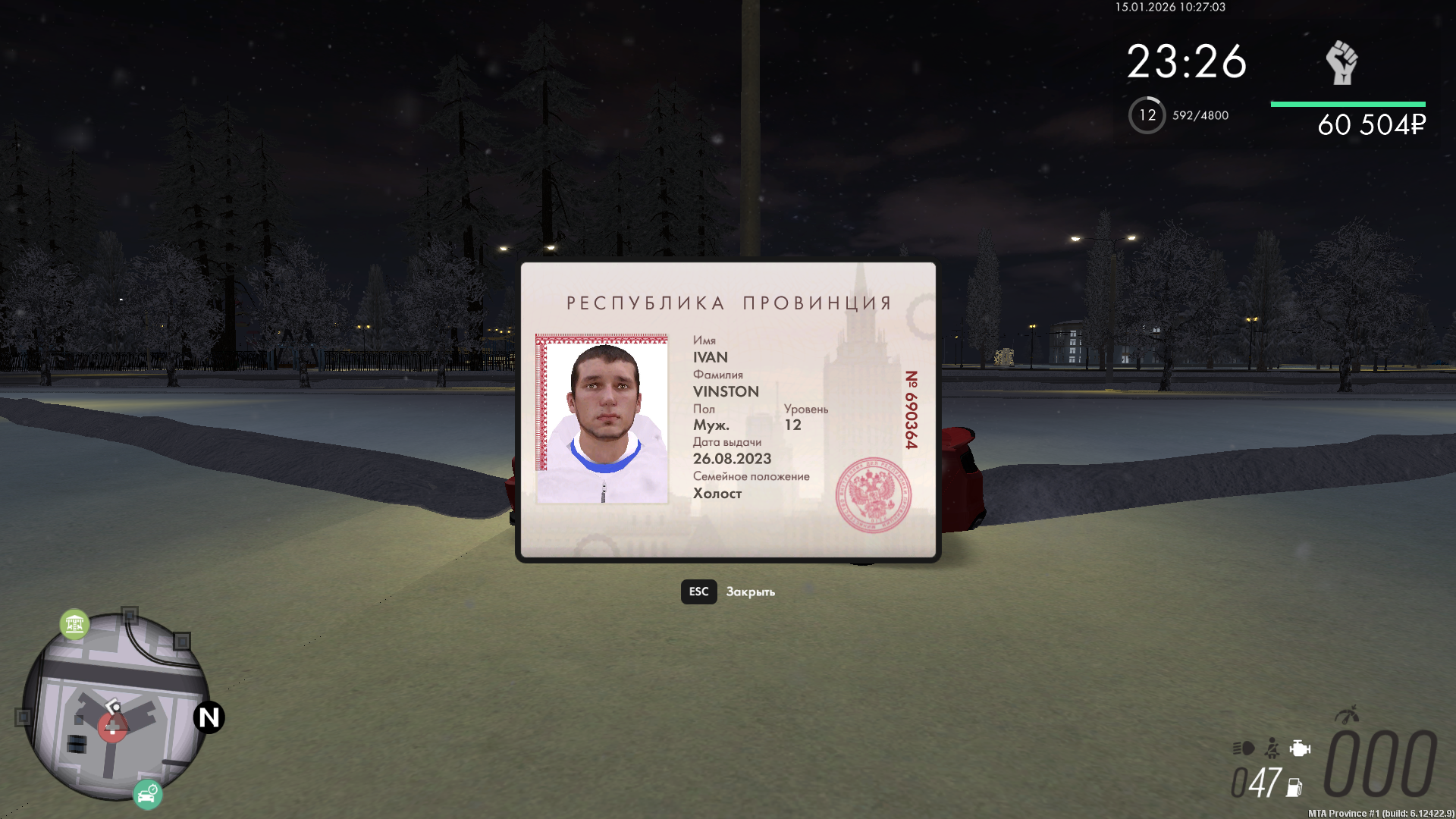1456x819 pixels.
Task: Click the engine indicator icon
Action: (x=1300, y=748)
